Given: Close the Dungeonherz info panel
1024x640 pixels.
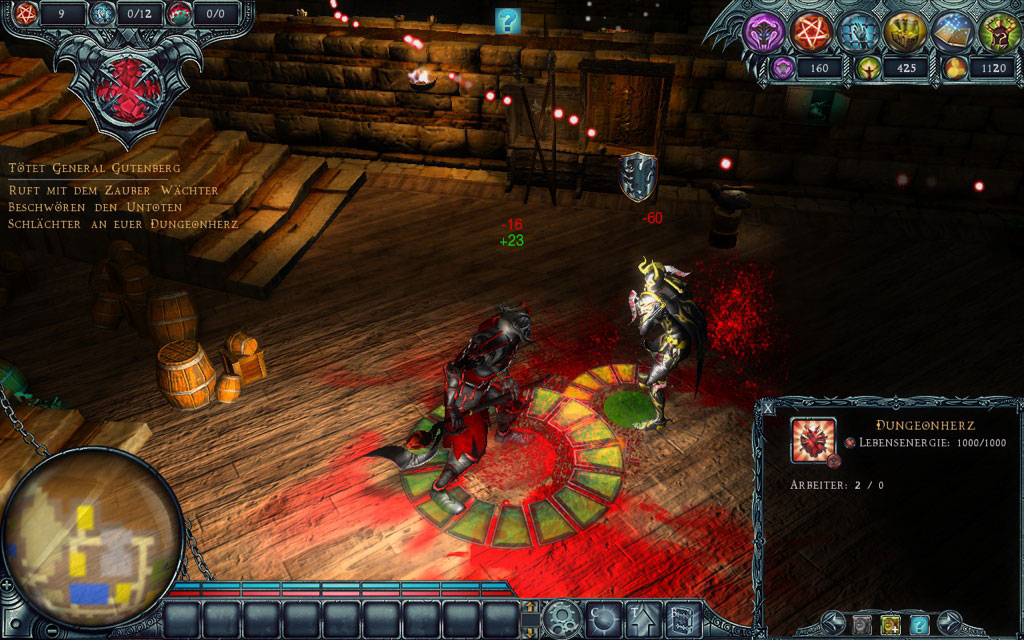Looking at the screenshot, I should tap(768, 407).
